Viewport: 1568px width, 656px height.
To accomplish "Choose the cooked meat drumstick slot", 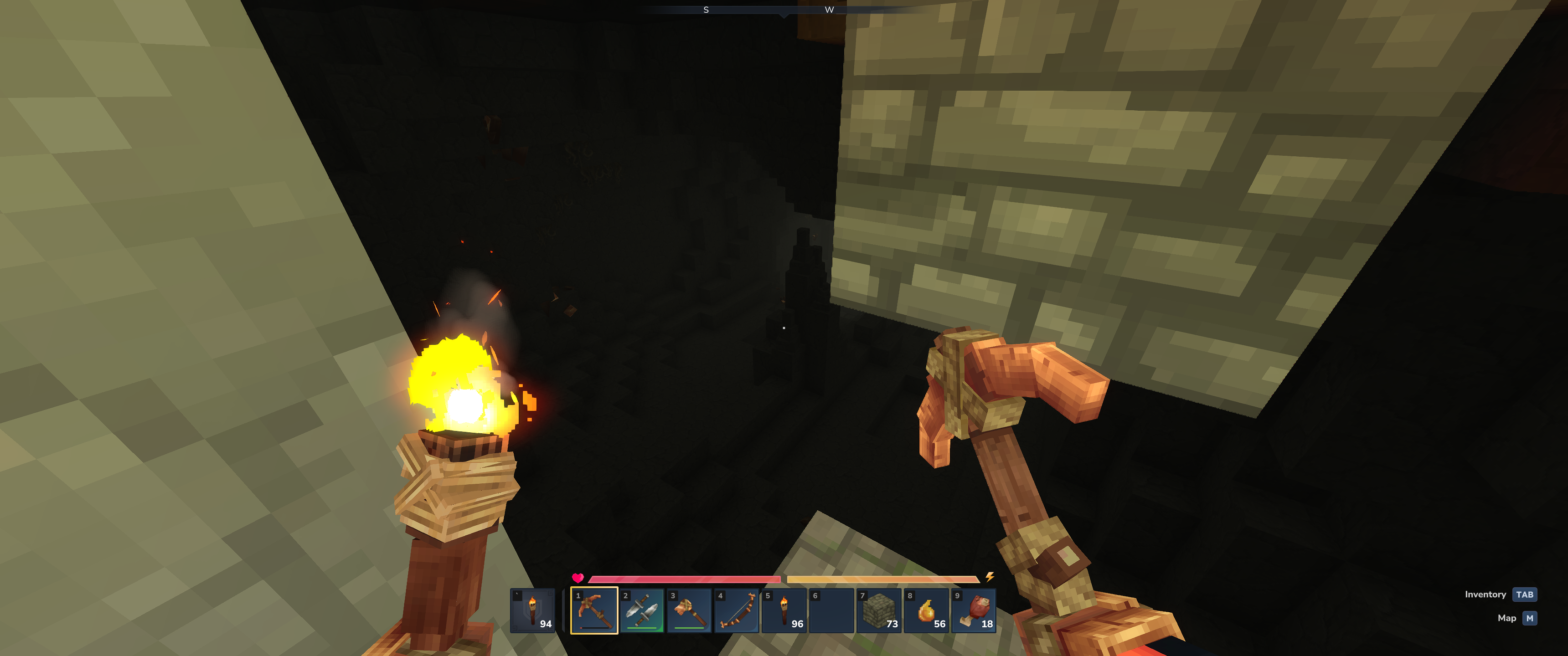I will click(x=974, y=610).
